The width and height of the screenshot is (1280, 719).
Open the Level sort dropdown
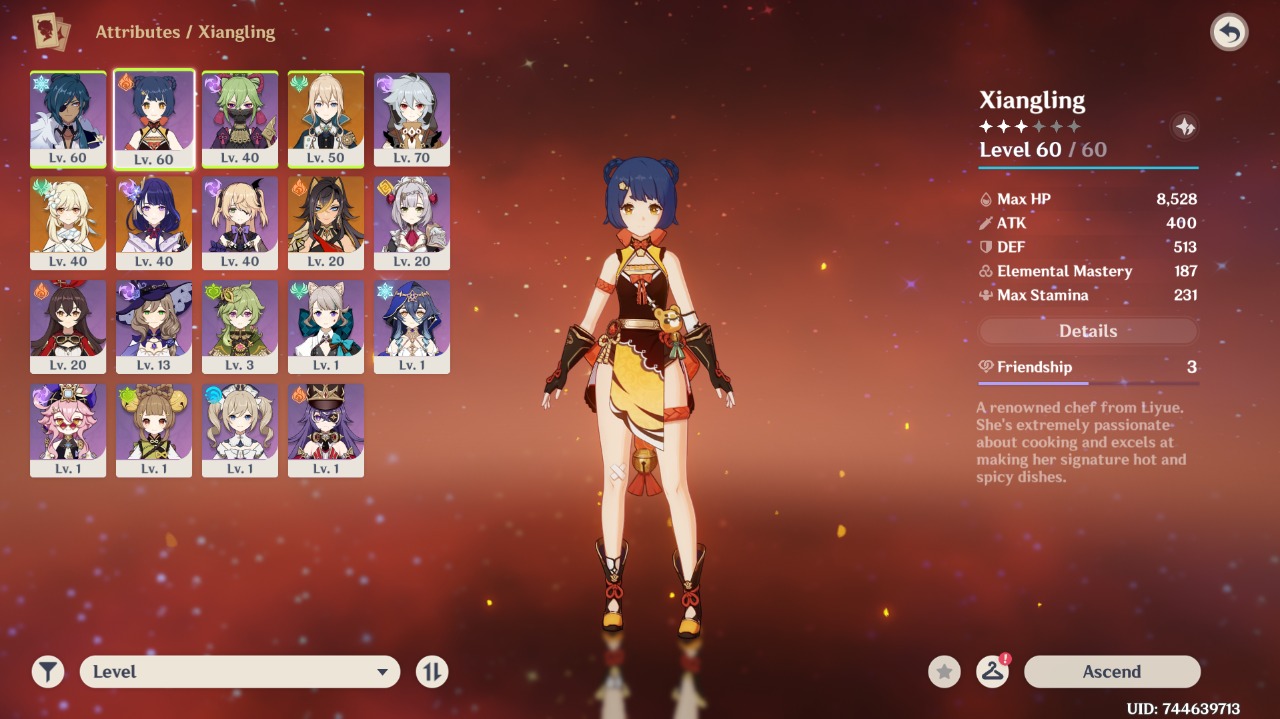coord(240,672)
